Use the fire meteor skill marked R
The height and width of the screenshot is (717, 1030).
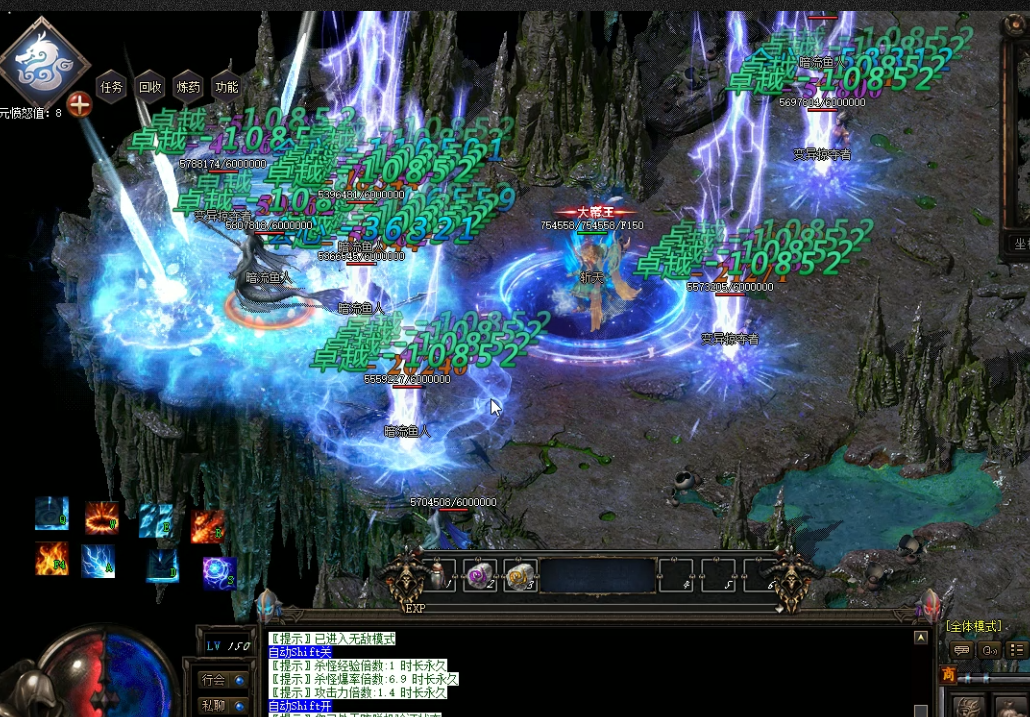(x=207, y=524)
